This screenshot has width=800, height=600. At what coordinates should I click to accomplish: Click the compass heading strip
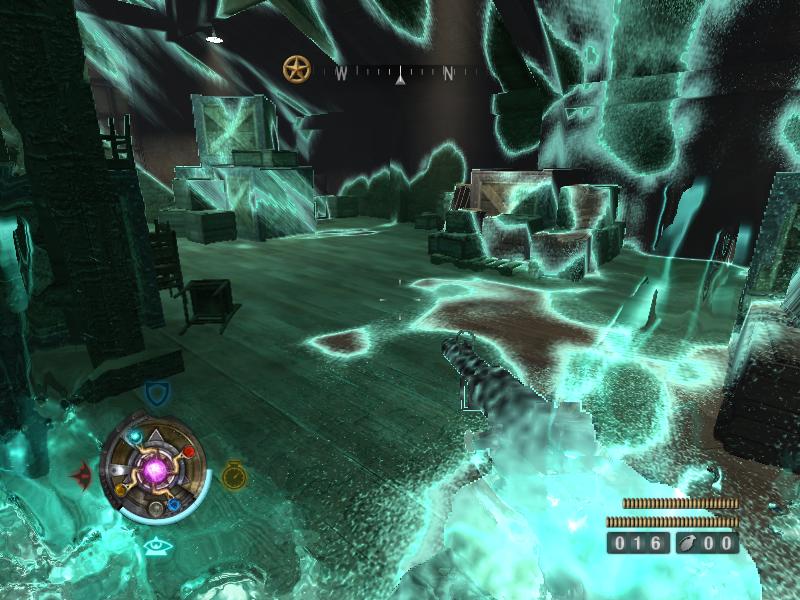pos(400,73)
